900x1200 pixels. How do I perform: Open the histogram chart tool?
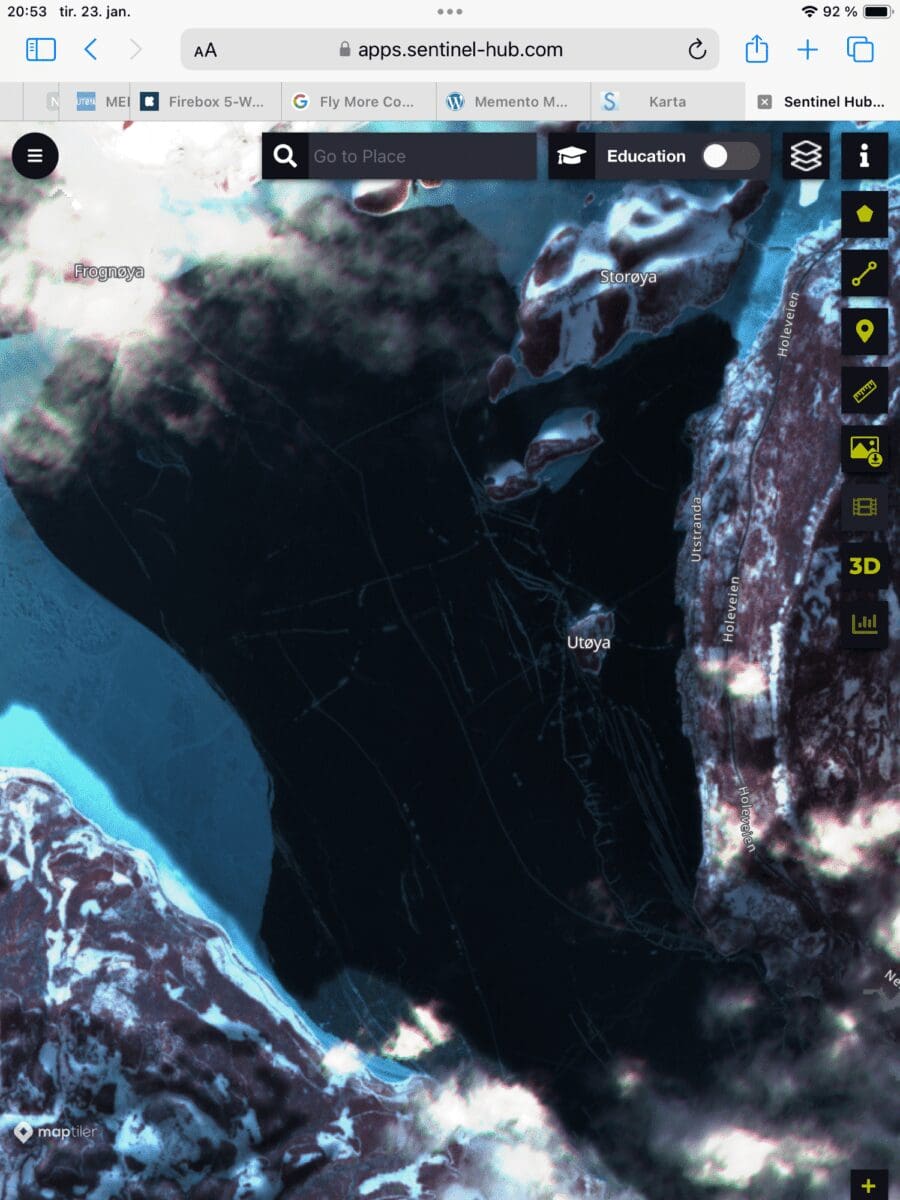(x=864, y=624)
